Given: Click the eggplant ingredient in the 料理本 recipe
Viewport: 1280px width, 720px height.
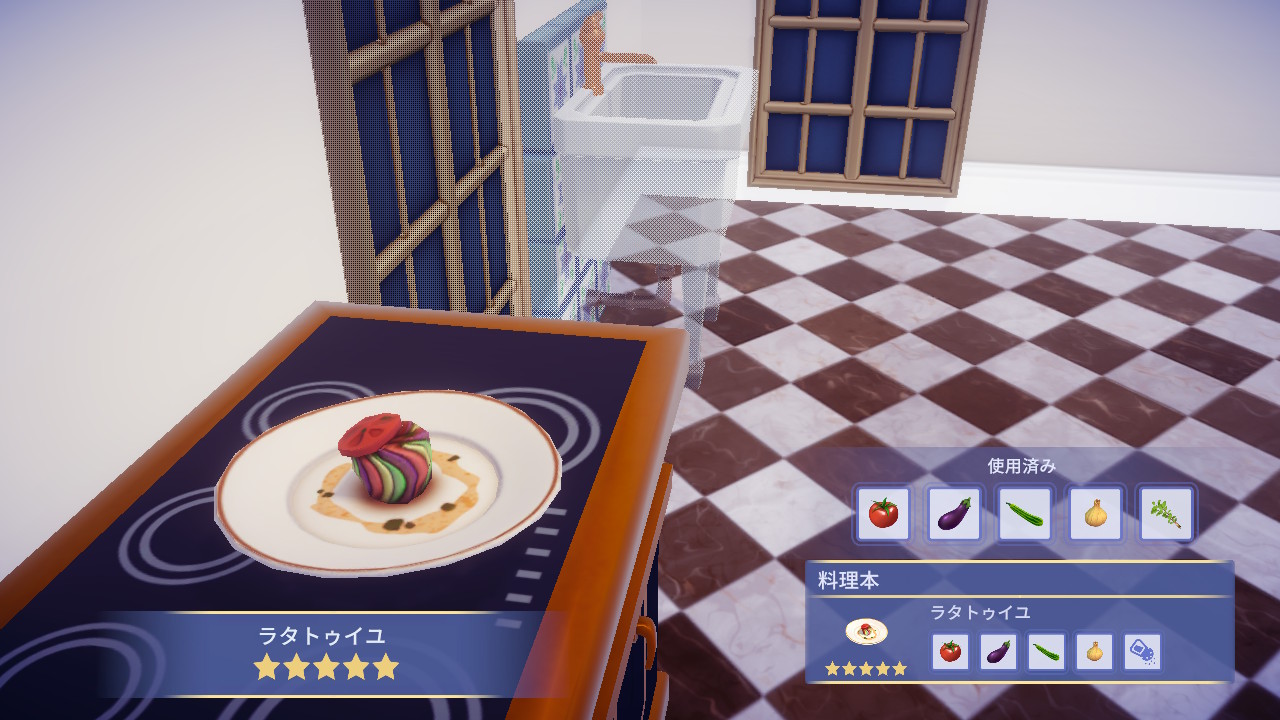Looking at the screenshot, I should pos(998,652).
